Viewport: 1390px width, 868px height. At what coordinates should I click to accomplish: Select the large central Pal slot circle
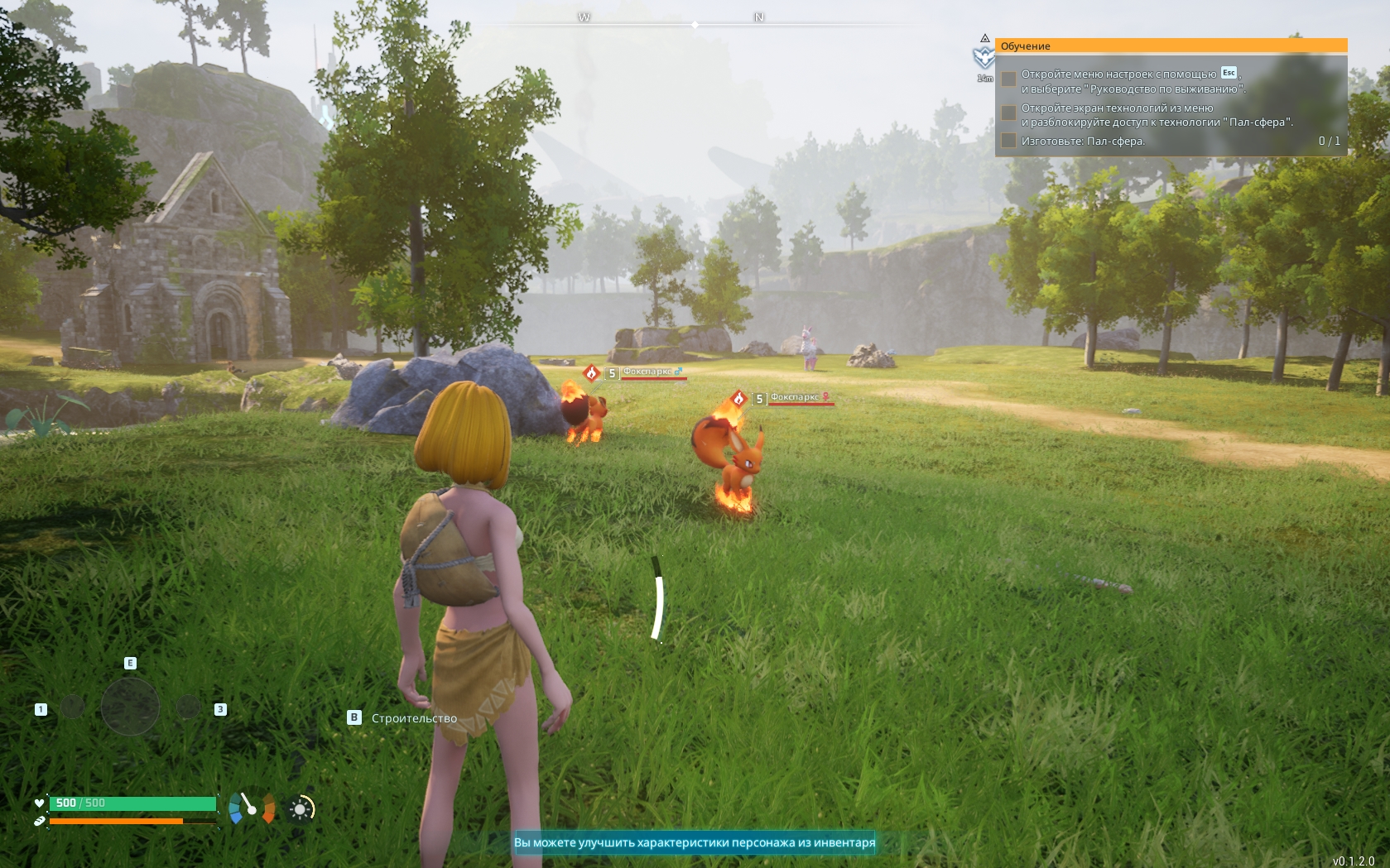pos(130,707)
